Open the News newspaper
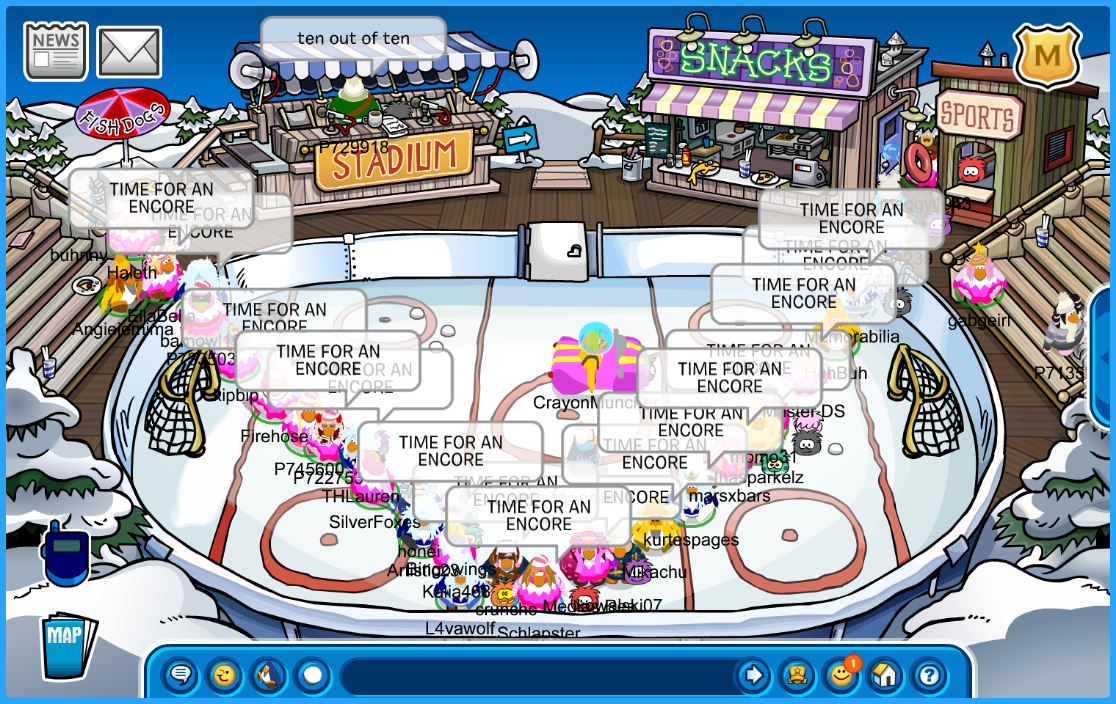 (56, 51)
